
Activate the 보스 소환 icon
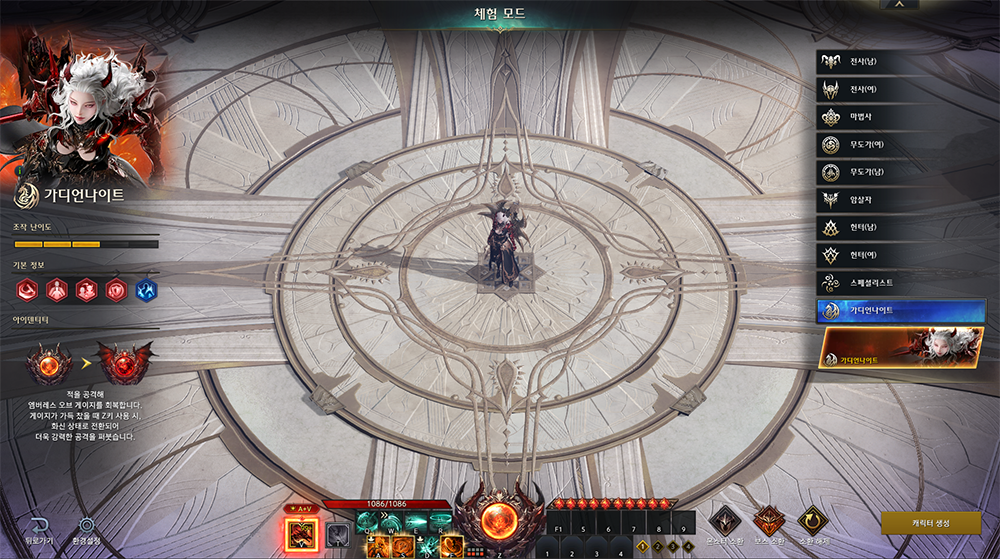point(768,520)
